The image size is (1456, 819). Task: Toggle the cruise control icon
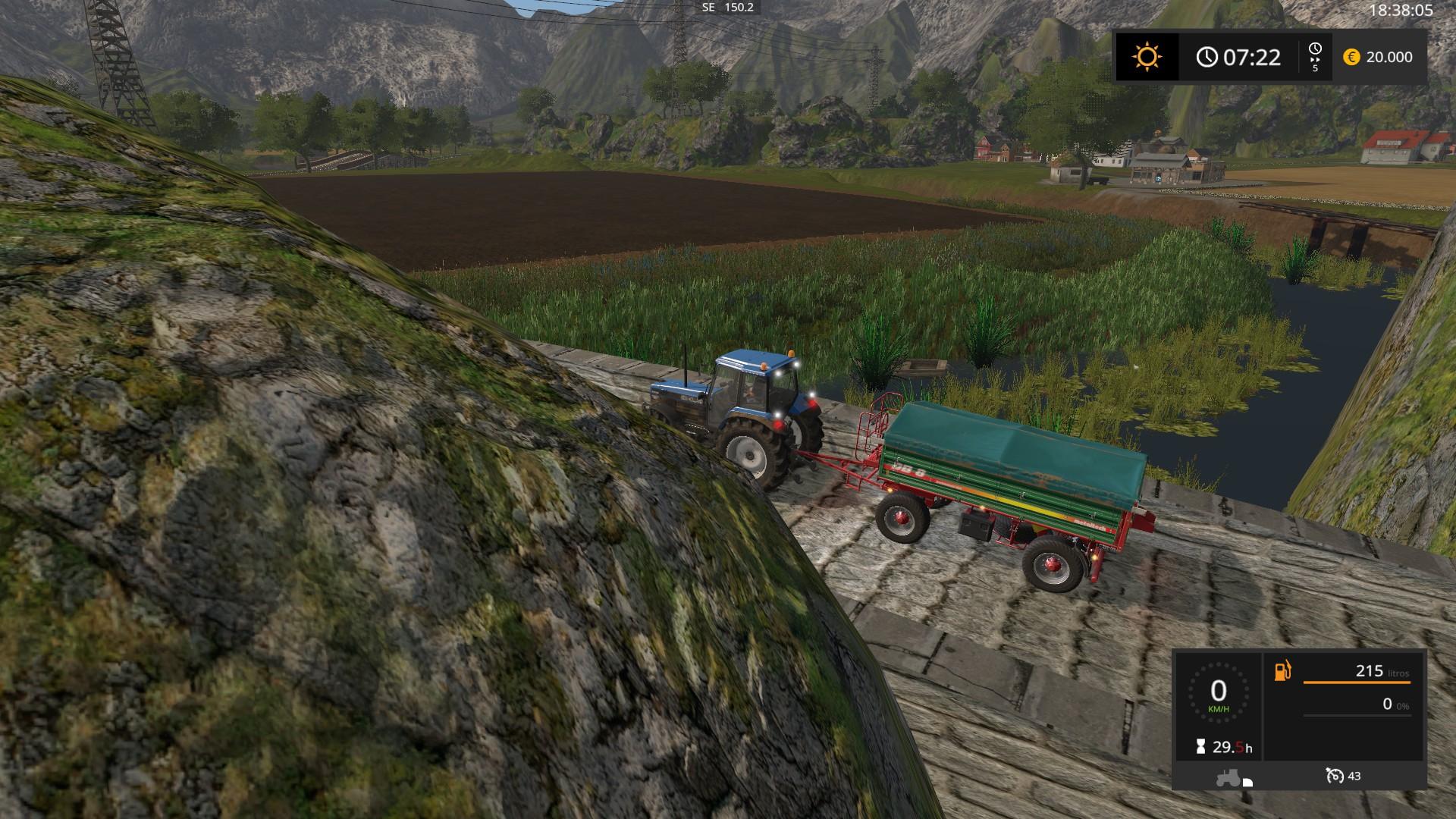[x=1334, y=776]
